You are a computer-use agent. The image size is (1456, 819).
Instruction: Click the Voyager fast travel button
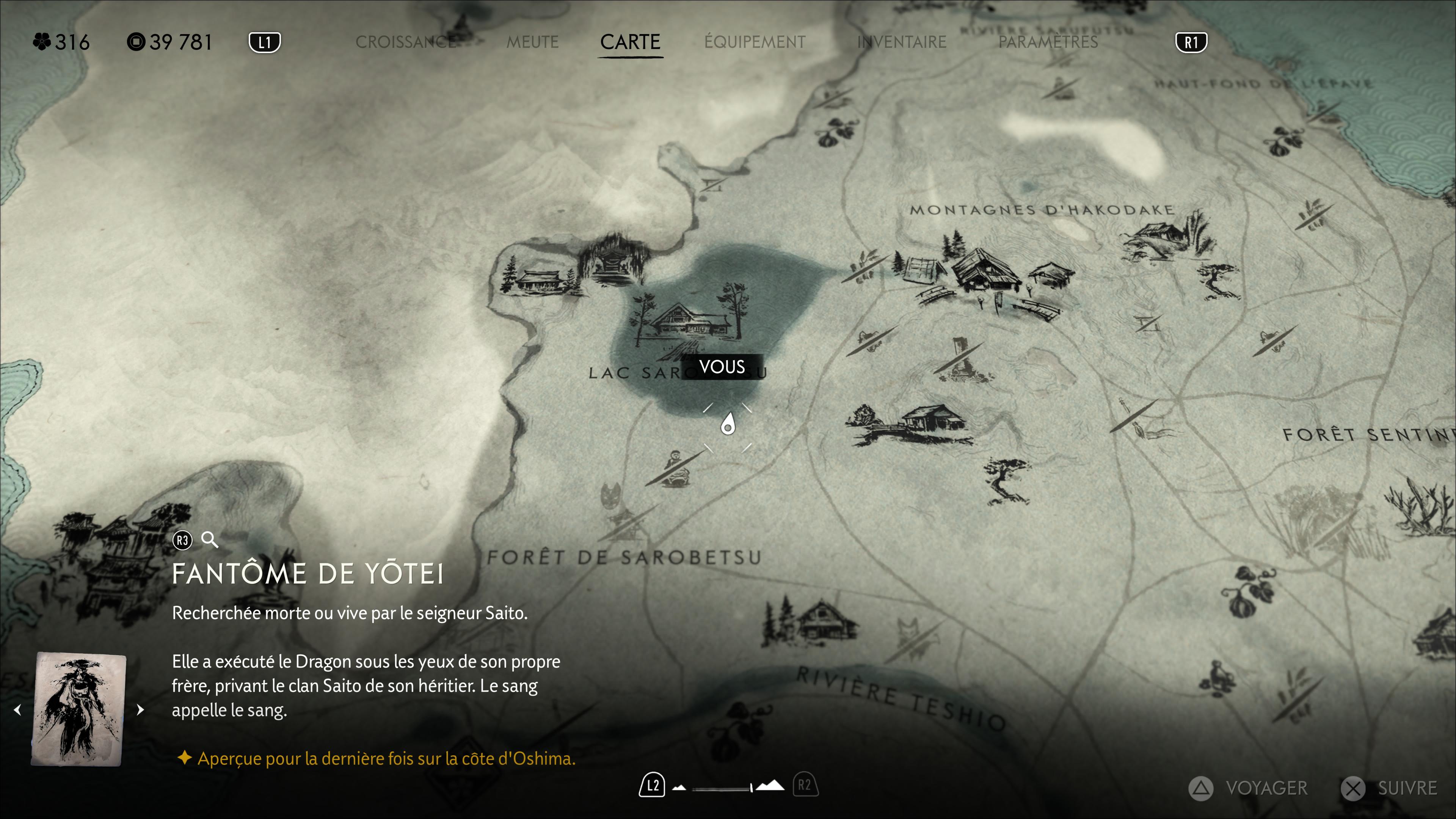click(1249, 788)
